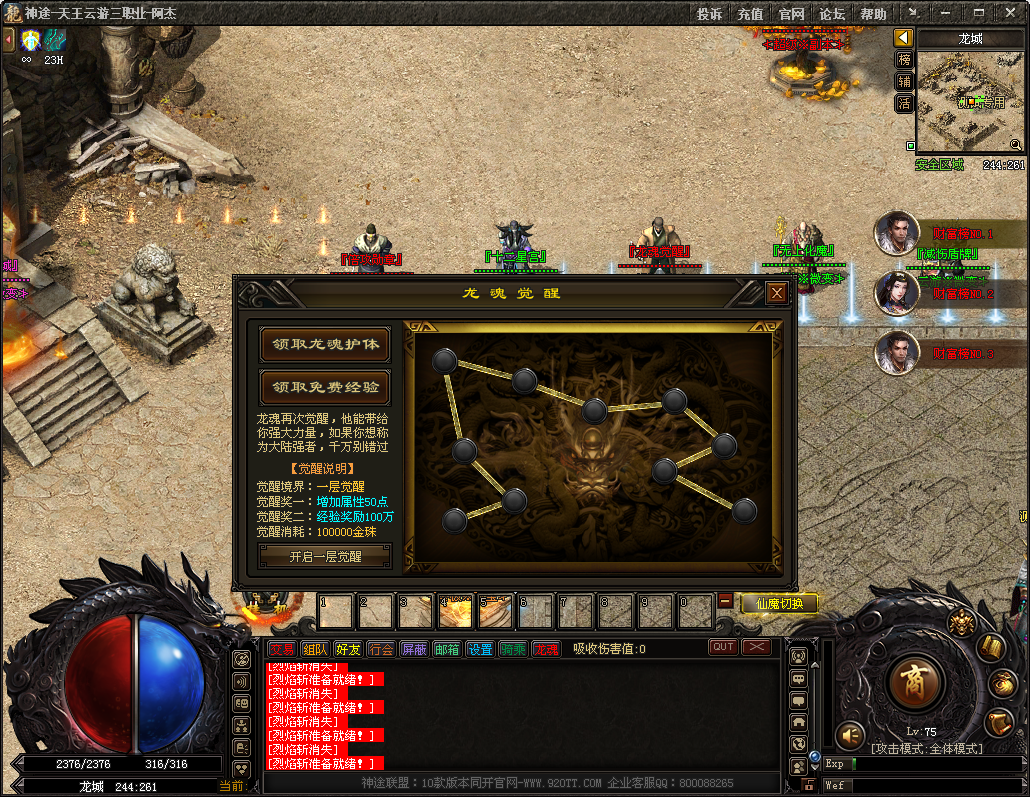
Task: Open the 充值 recharge menu
Action: click(750, 14)
